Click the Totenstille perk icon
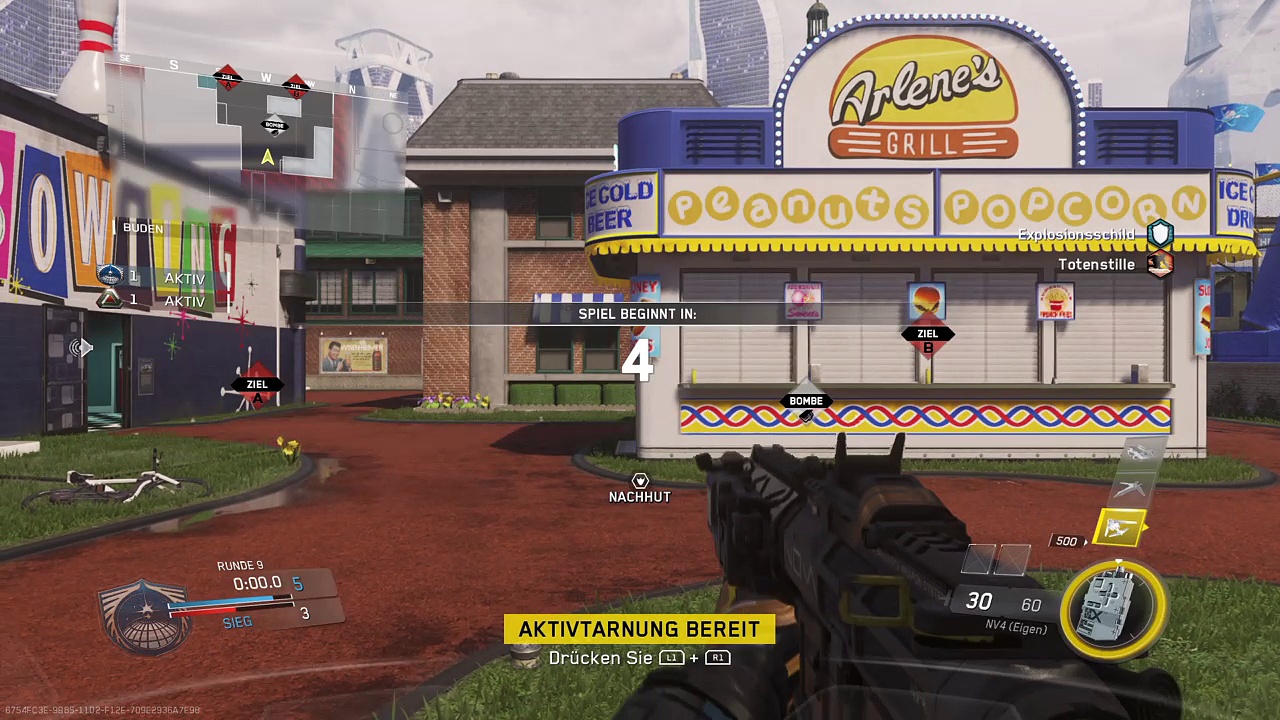The image size is (1280, 720). pyautogui.click(x=1160, y=264)
